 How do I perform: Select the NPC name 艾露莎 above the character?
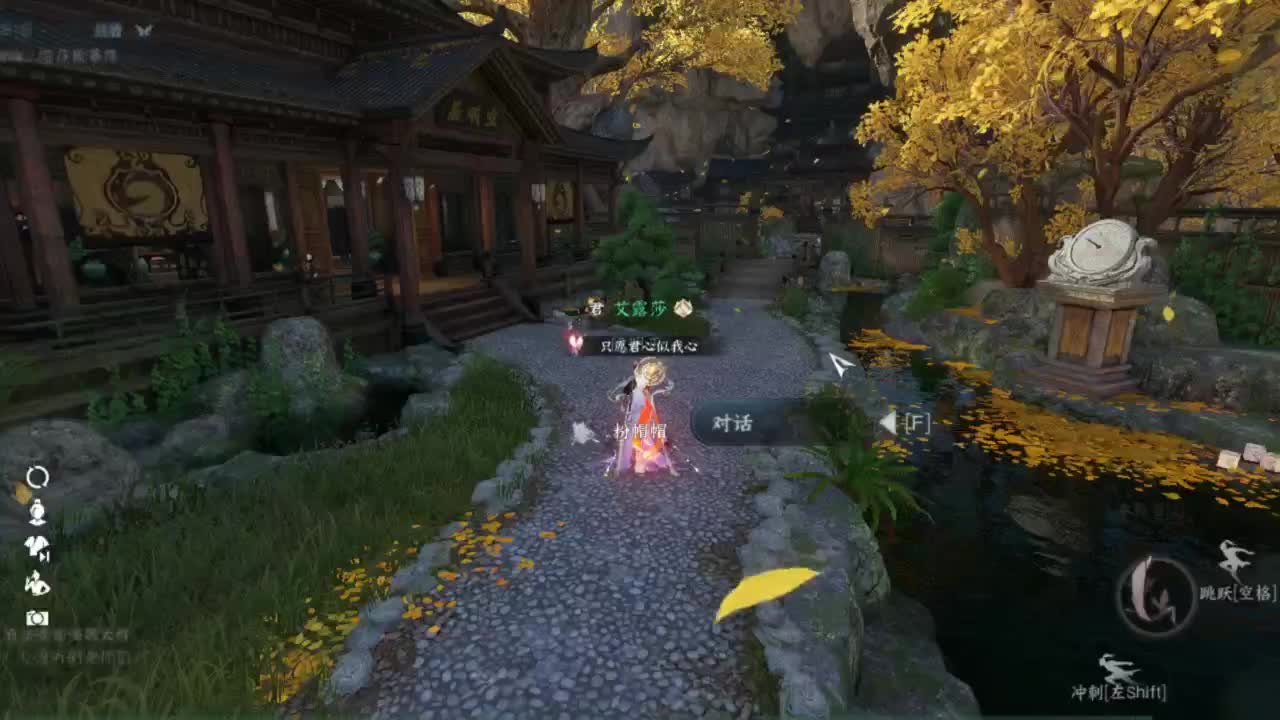641,310
